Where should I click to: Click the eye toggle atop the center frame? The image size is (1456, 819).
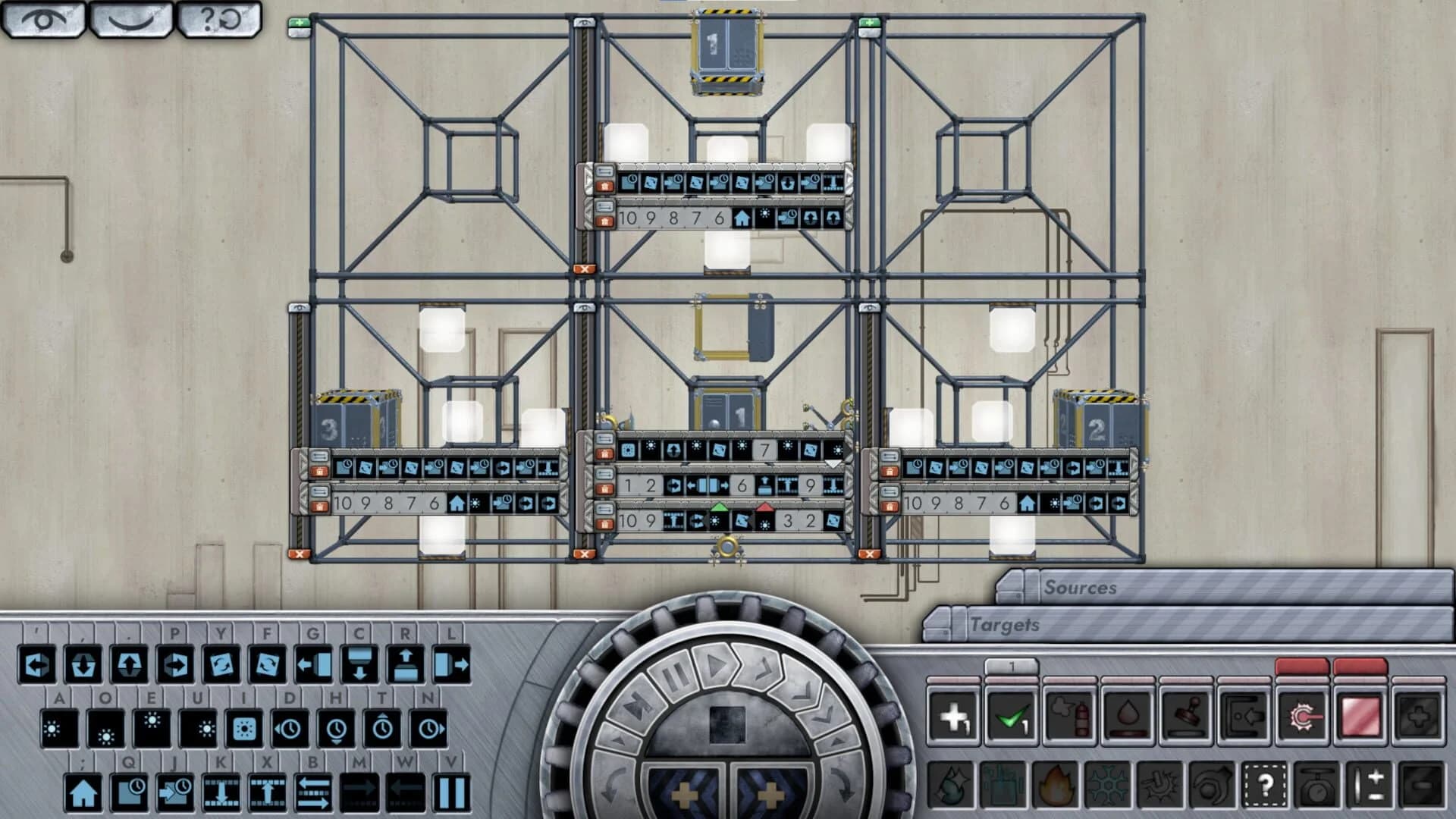tap(584, 24)
